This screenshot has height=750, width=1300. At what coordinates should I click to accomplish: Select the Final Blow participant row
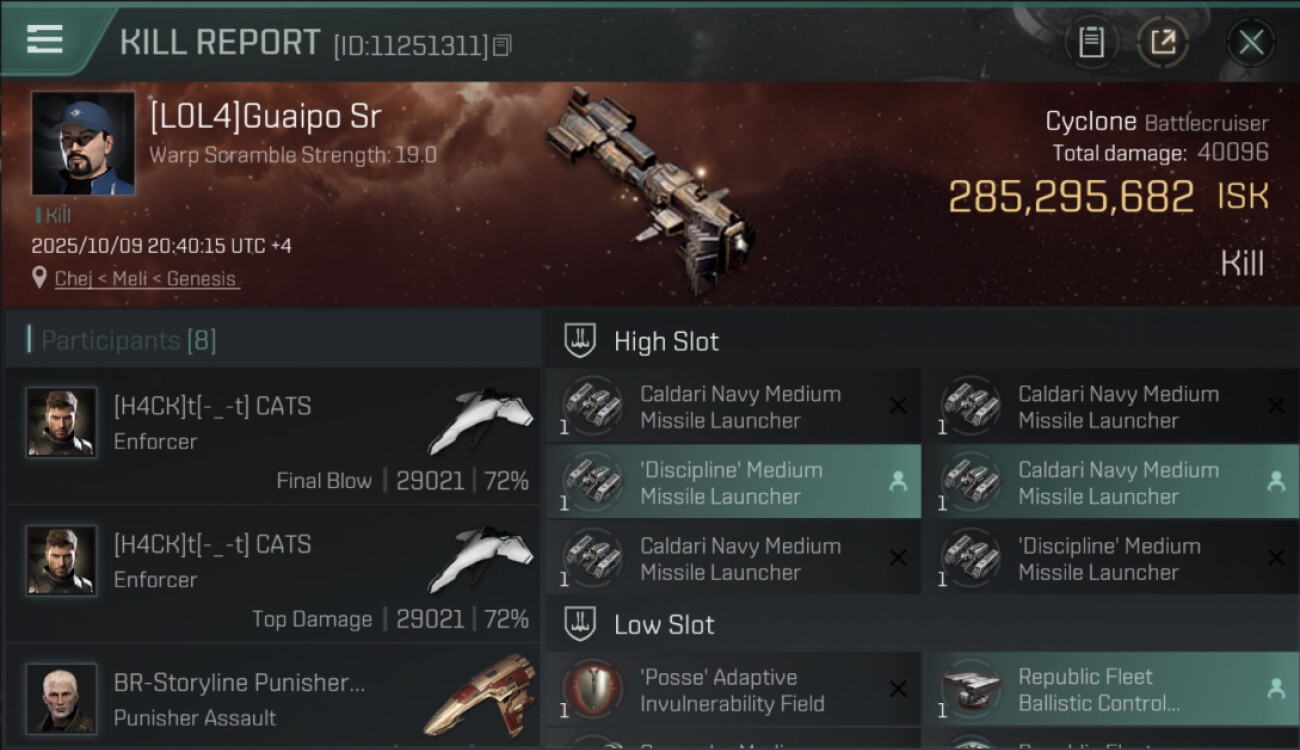coord(272,436)
